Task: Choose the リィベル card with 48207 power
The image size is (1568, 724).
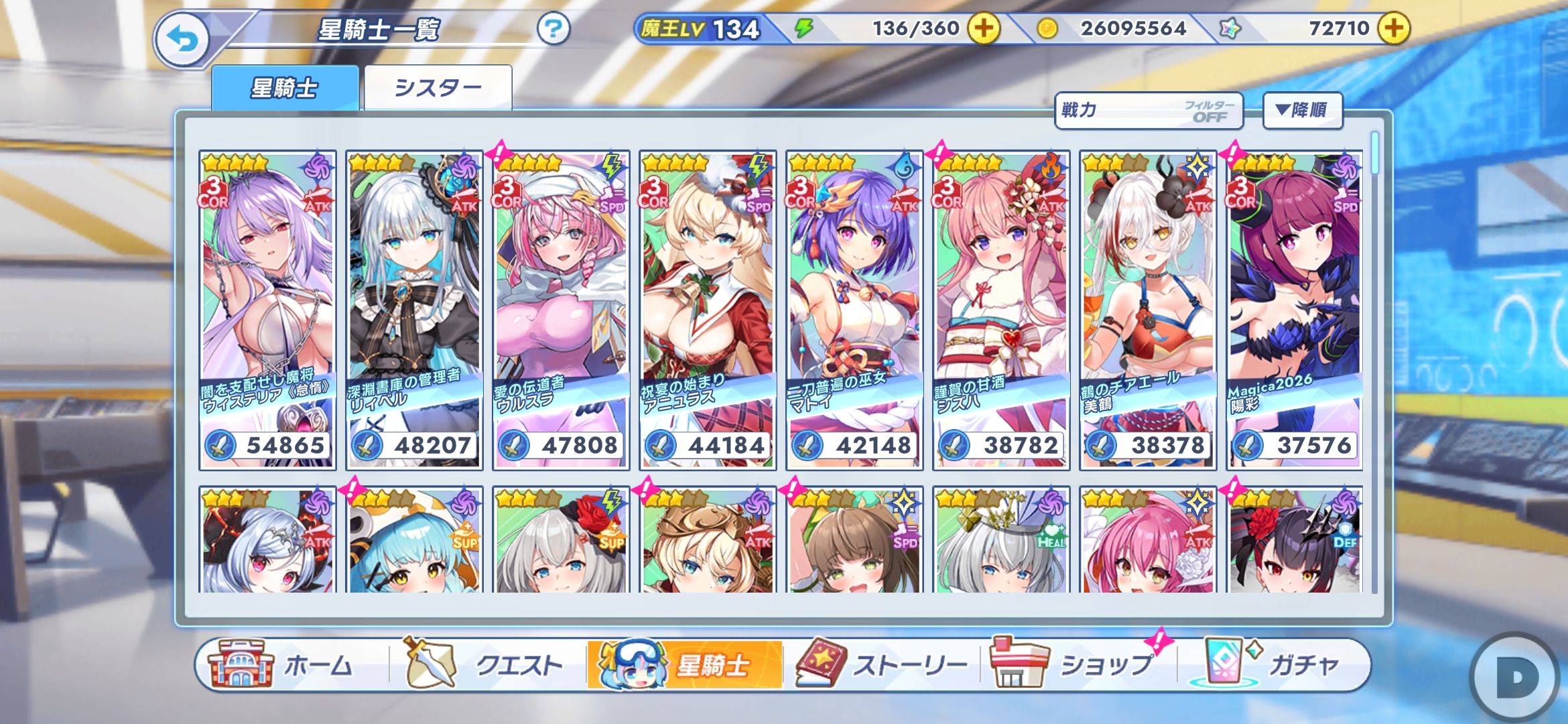Action: click(x=414, y=310)
